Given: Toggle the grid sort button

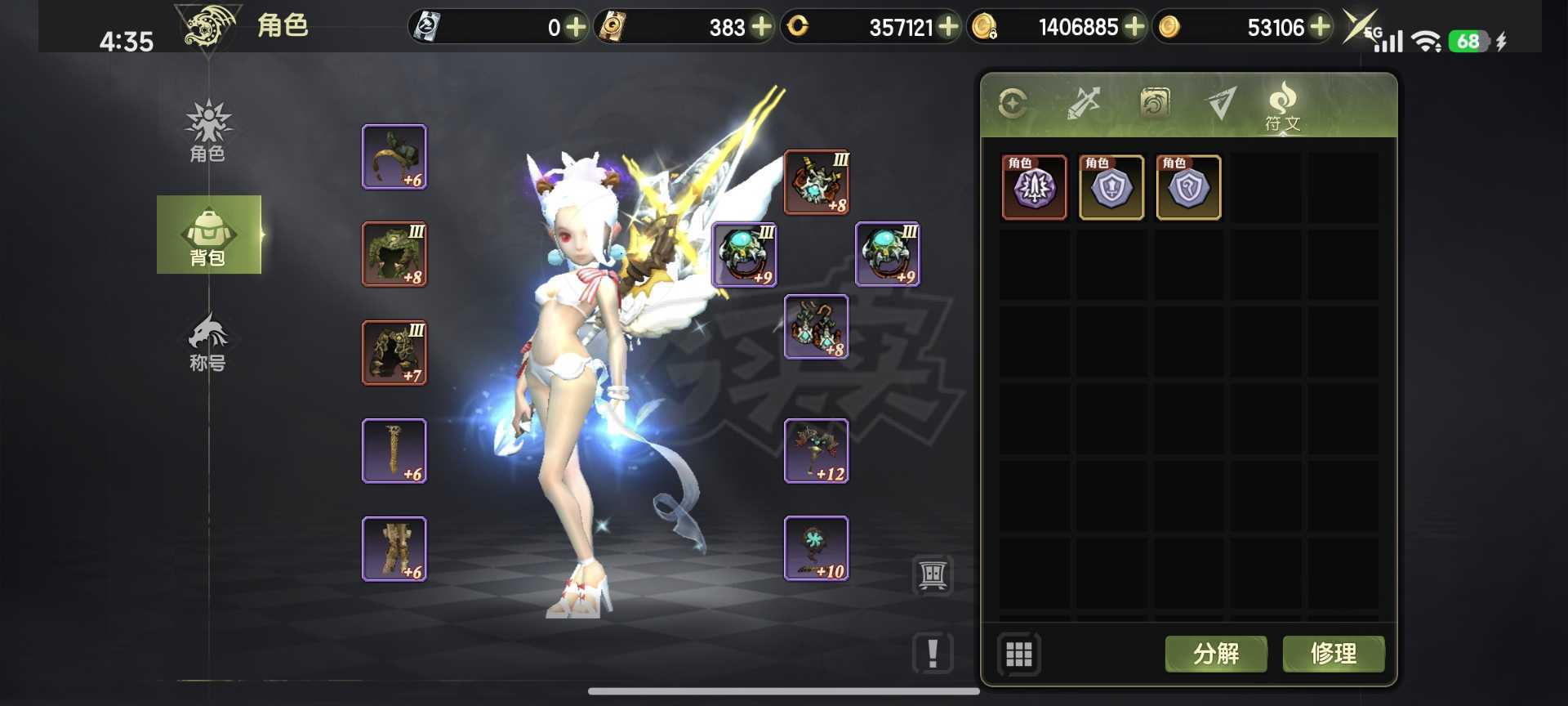Looking at the screenshot, I should point(1018,654).
